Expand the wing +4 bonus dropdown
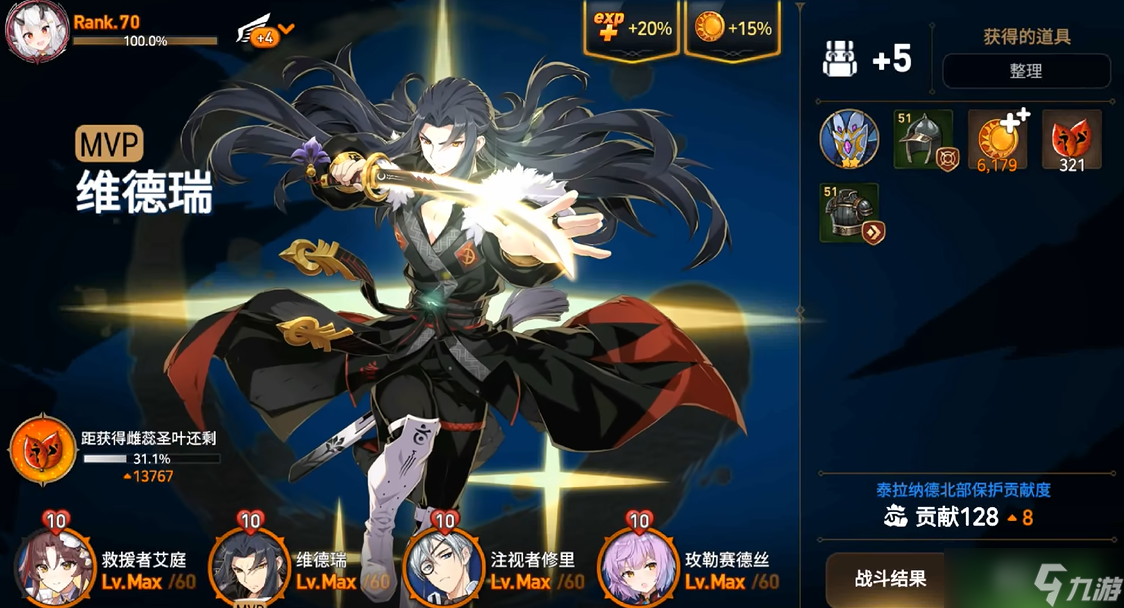The height and width of the screenshot is (608, 1124). [264, 32]
